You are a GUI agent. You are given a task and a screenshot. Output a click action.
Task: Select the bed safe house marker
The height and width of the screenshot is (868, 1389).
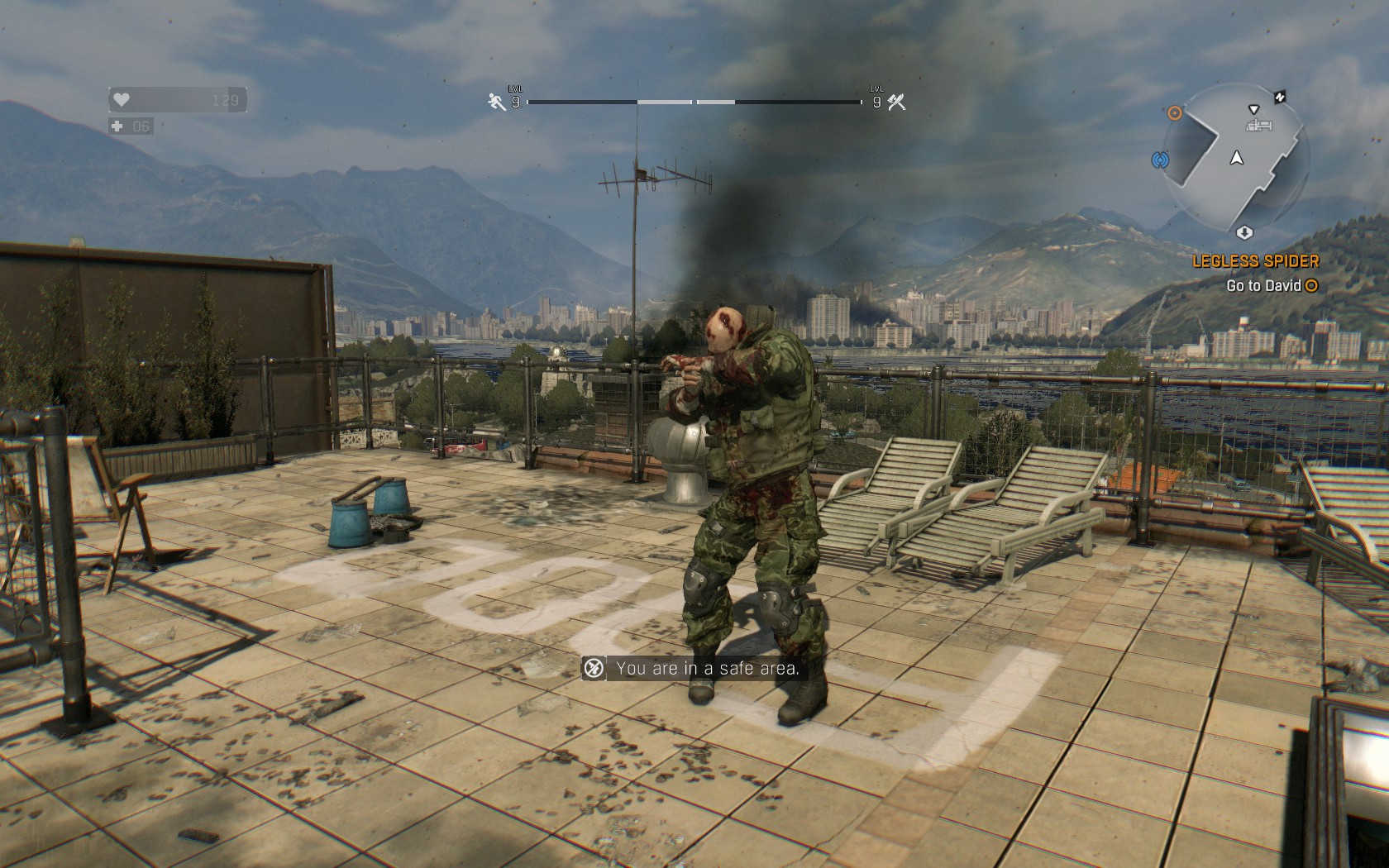pos(1258,125)
